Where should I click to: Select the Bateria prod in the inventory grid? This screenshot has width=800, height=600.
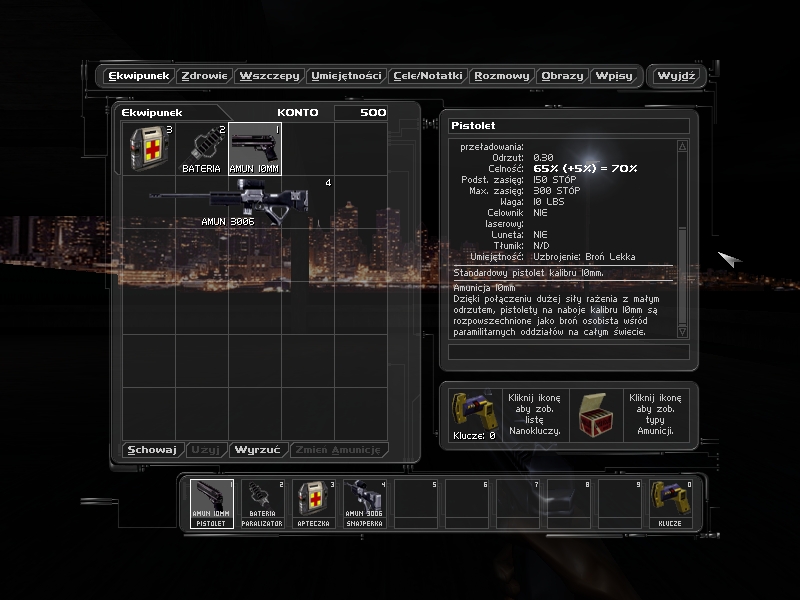(x=202, y=149)
